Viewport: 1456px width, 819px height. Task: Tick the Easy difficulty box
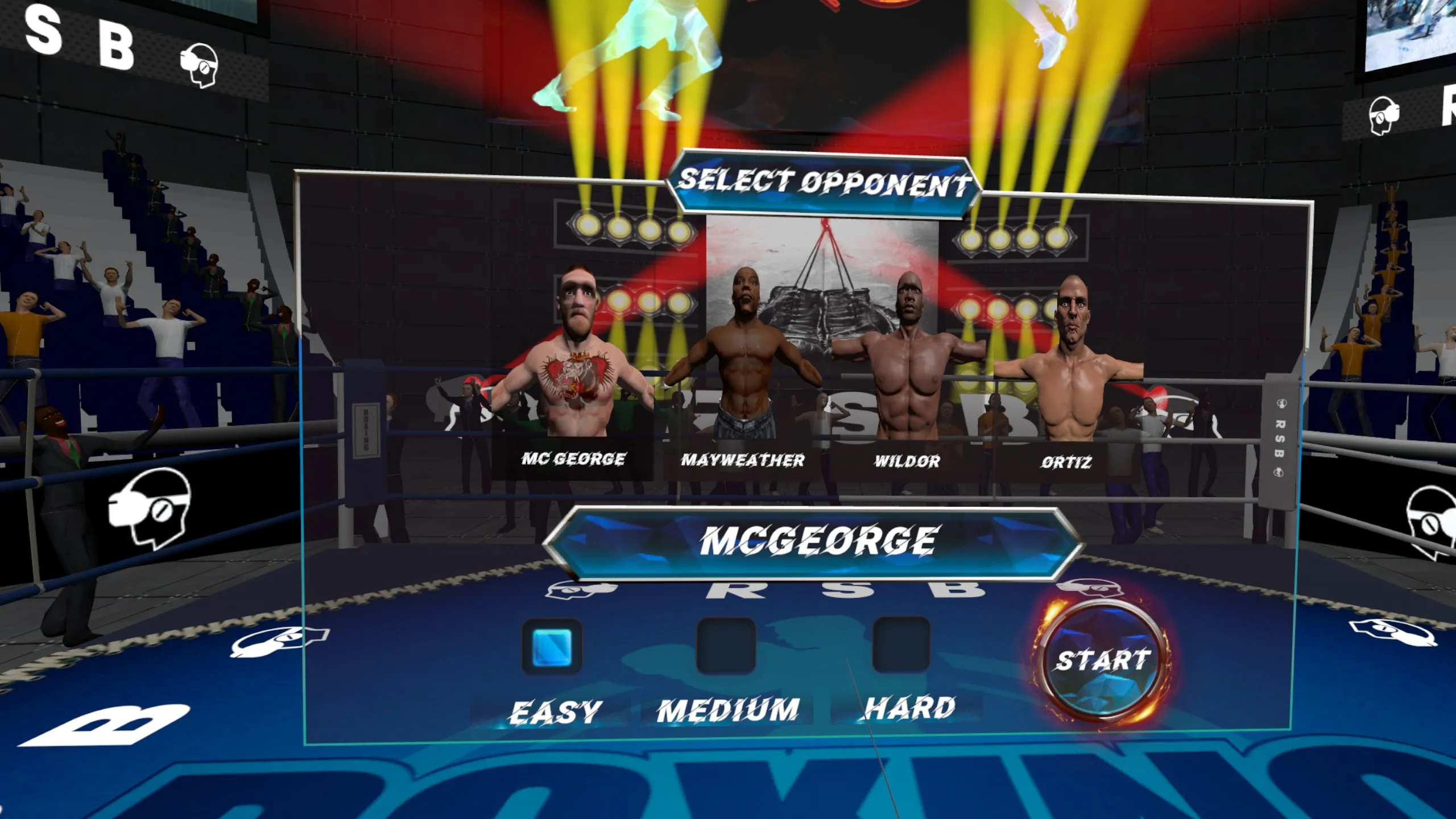pyautogui.click(x=552, y=647)
